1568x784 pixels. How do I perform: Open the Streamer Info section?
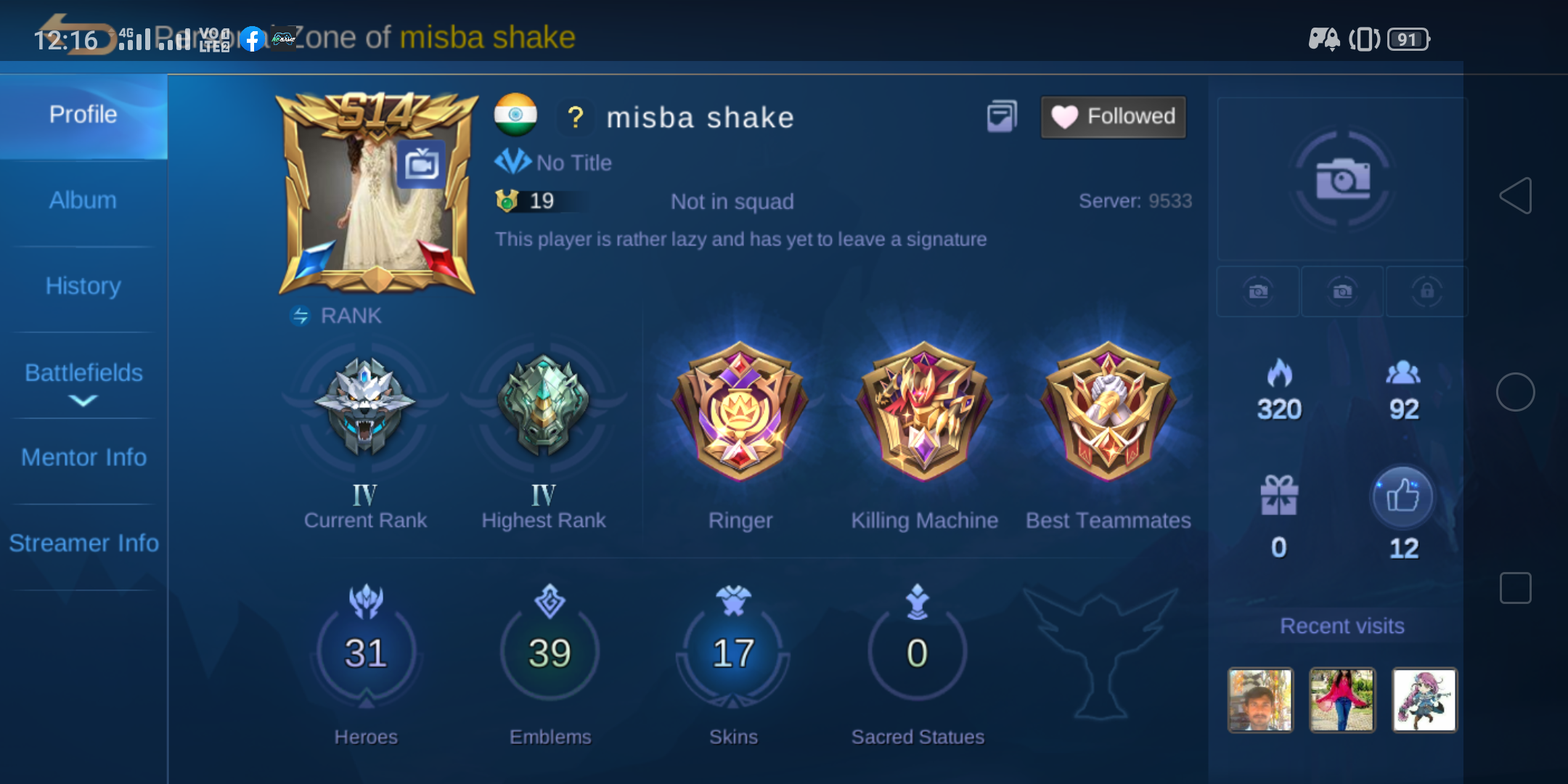tap(83, 542)
